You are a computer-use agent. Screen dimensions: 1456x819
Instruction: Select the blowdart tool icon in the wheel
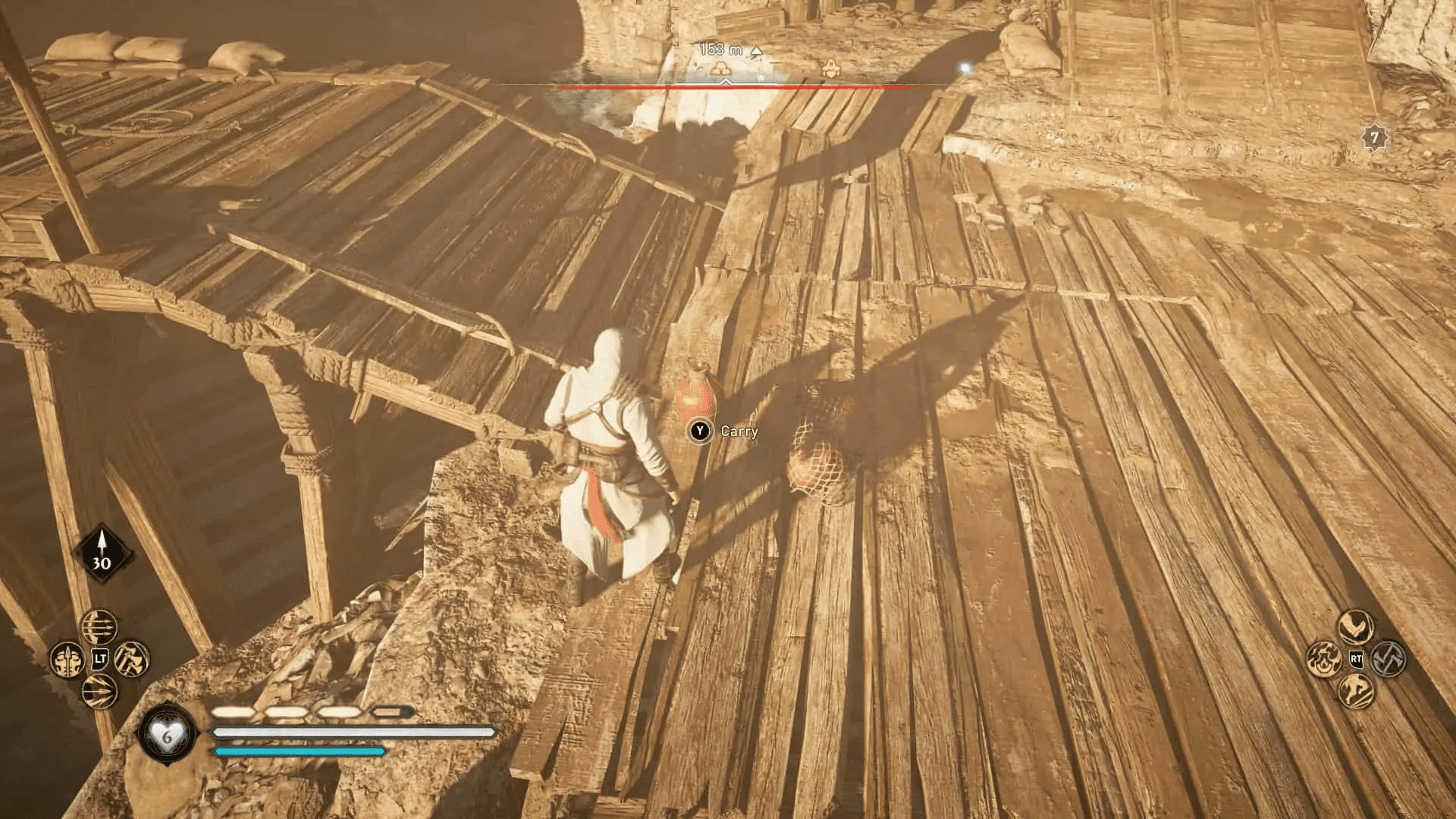67,659
